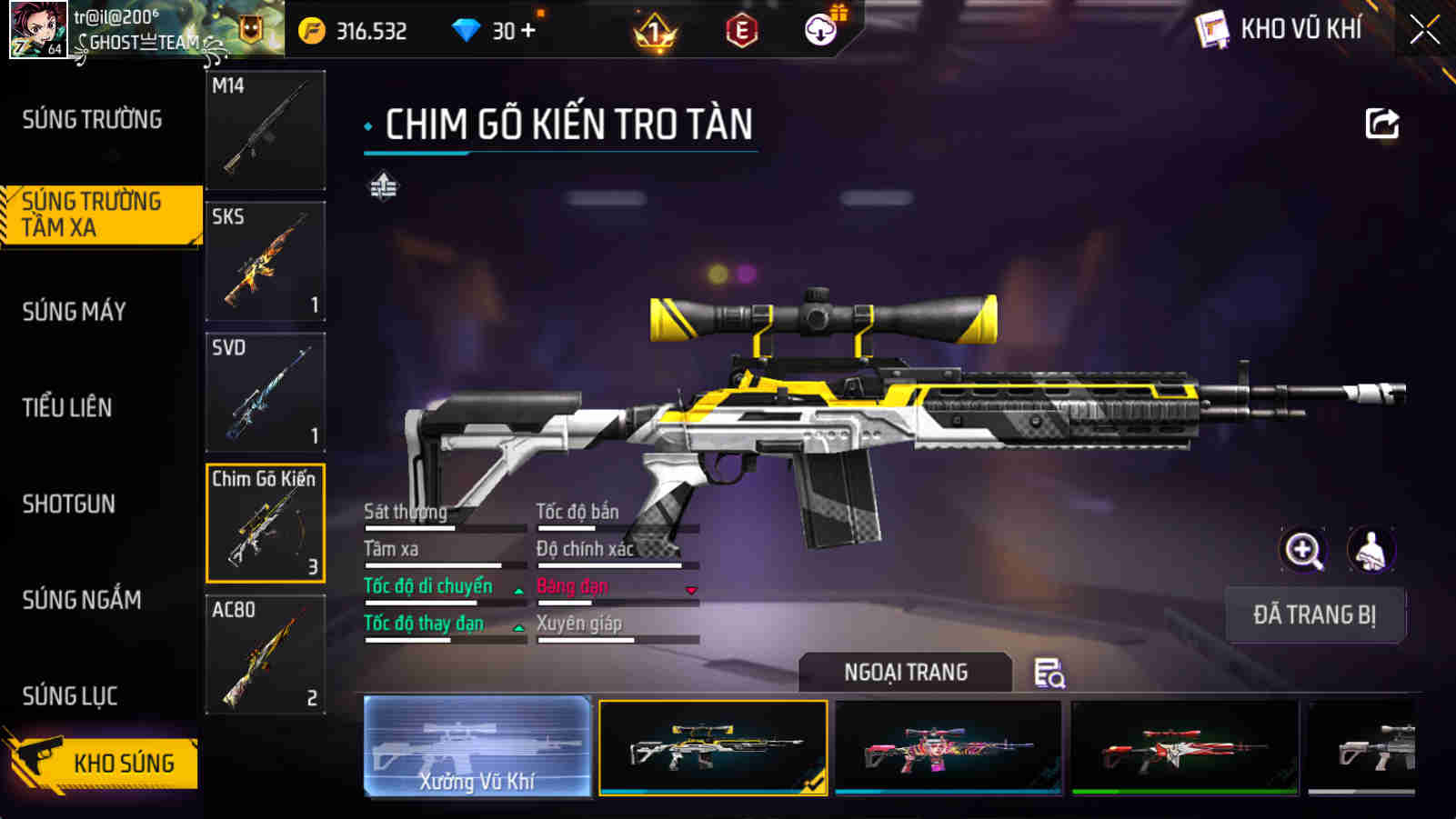Click the cloud gift download icon
The image size is (1456, 819).
pos(818,30)
